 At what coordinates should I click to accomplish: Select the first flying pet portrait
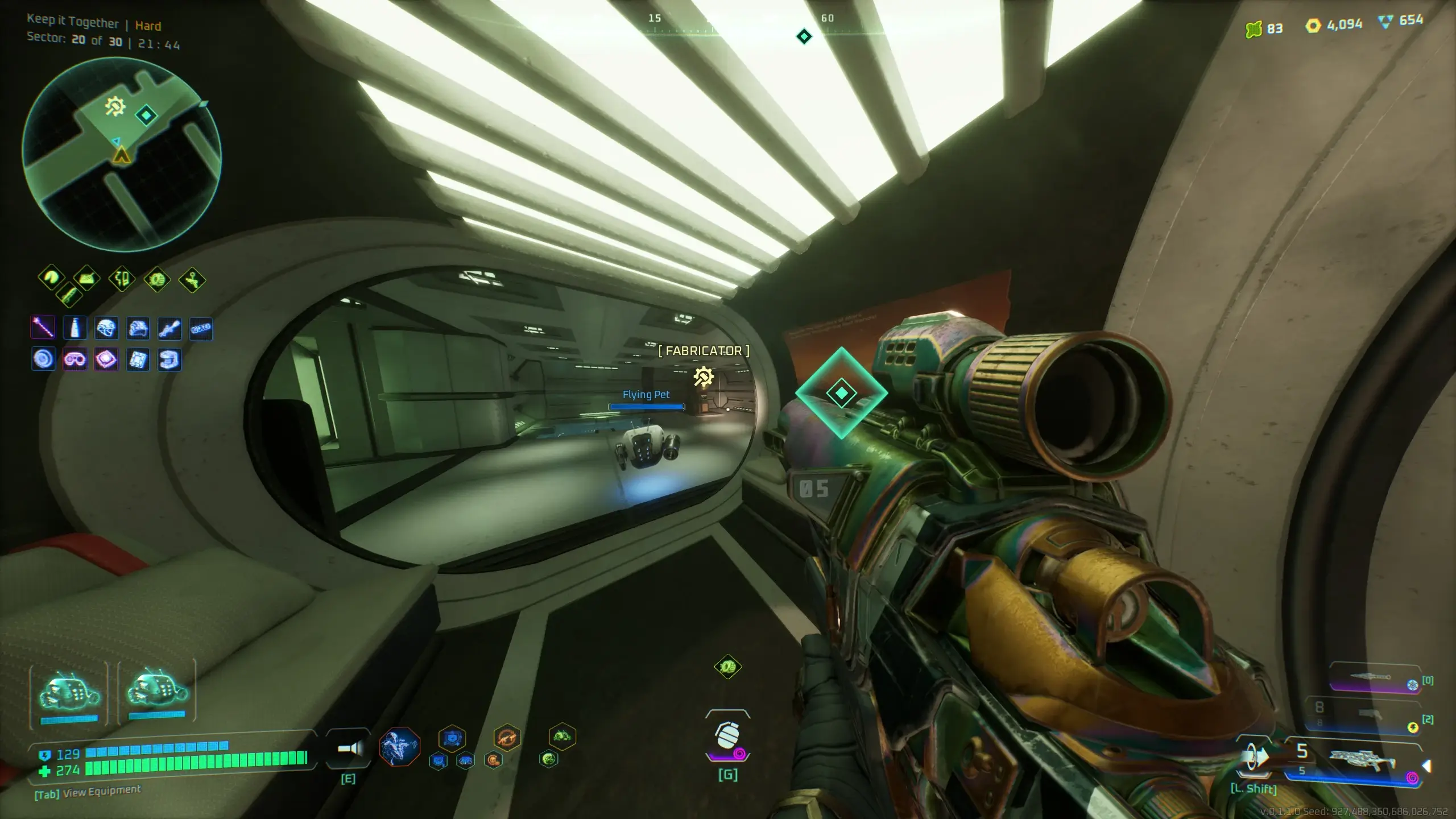pos(69,695)
